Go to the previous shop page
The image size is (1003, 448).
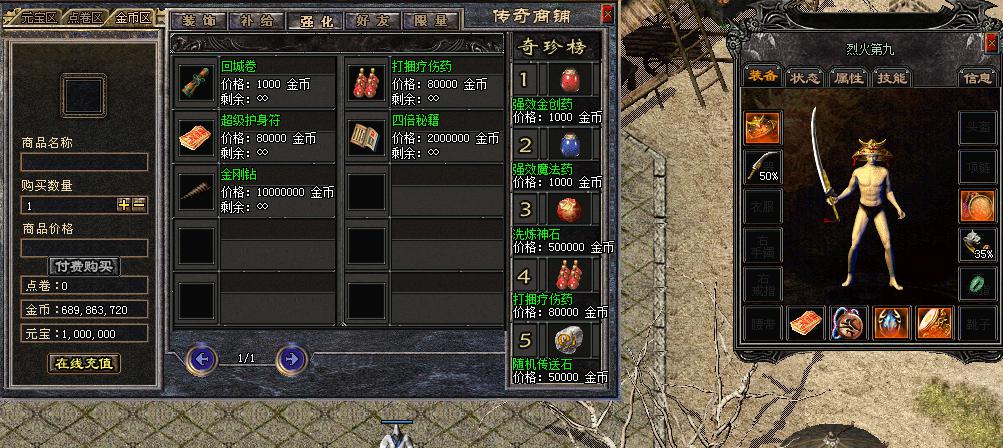click(202, 358)
